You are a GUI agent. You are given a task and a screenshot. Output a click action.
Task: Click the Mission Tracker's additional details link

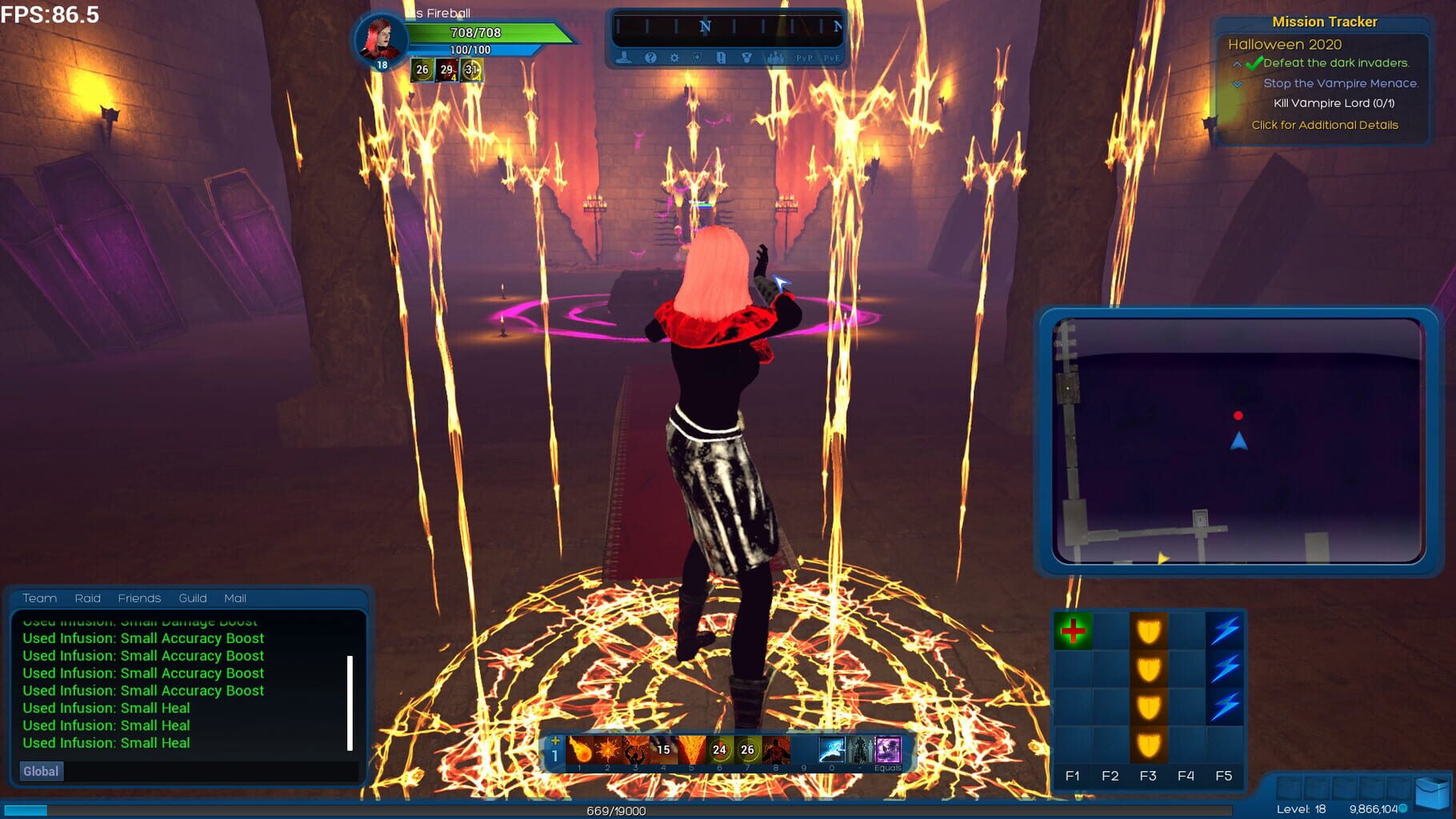tap(1324, 125)
